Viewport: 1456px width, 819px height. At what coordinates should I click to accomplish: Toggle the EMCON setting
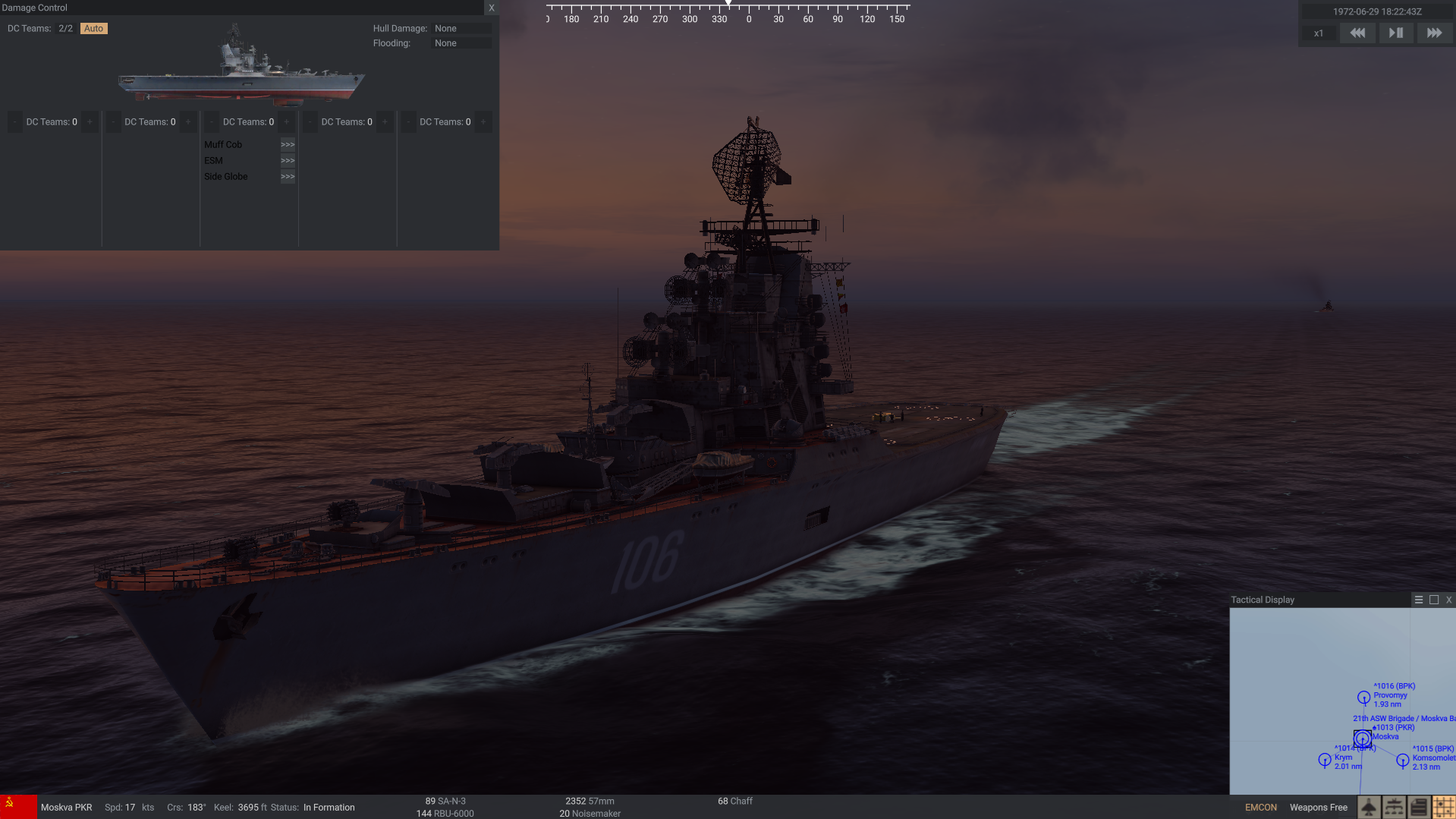[x=1261, y=808]
